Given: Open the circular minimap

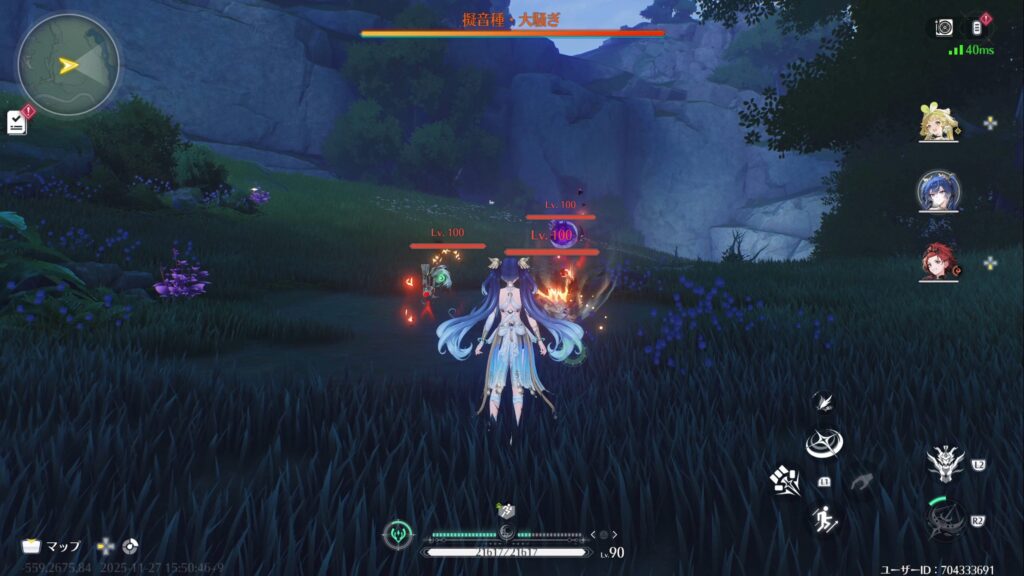Looking at the screenshot, I should point(68,65).
